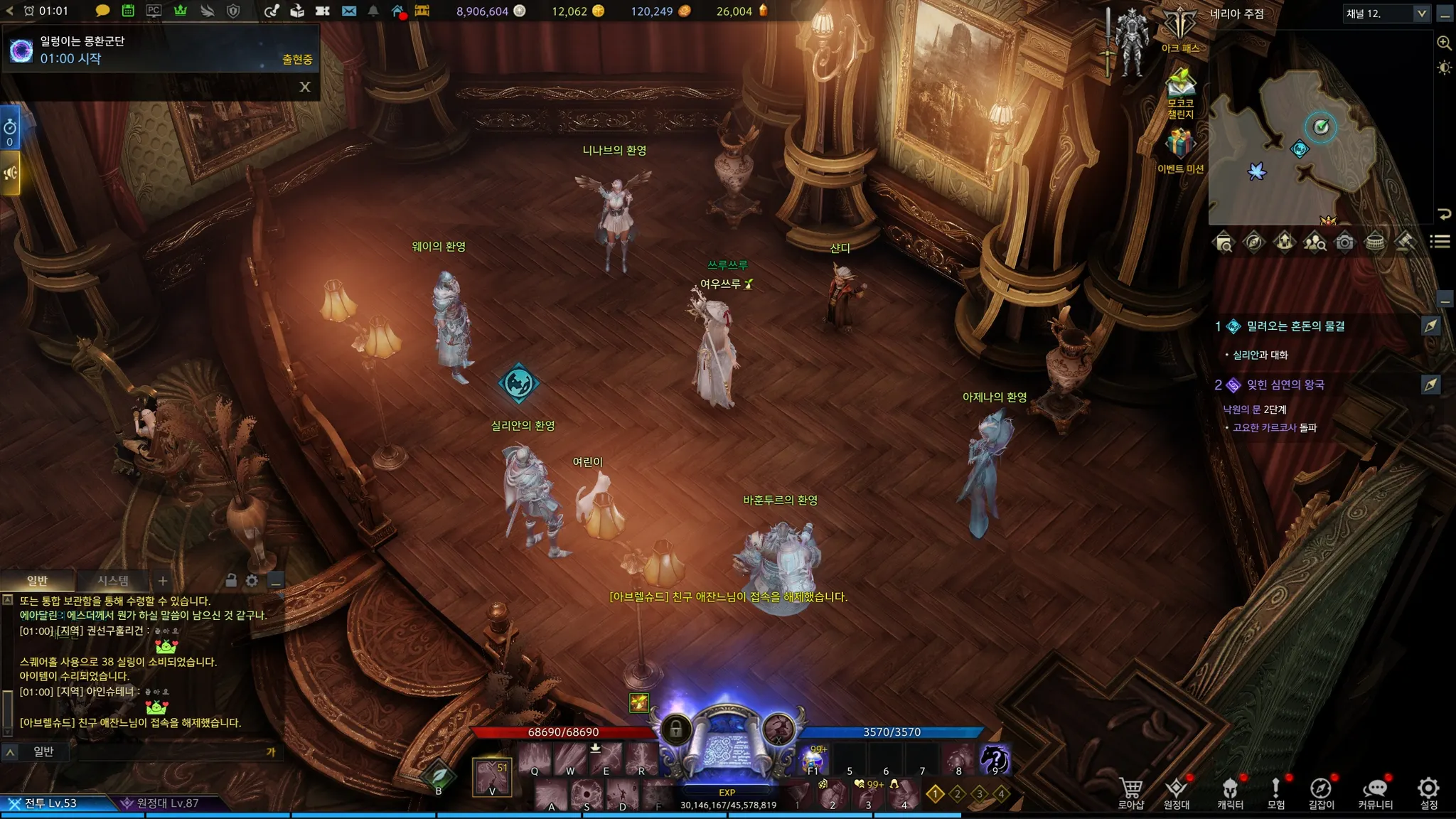Close the 일렁이는 몽환군단 event notification
1456x819 pixels.
click(305, 87)
